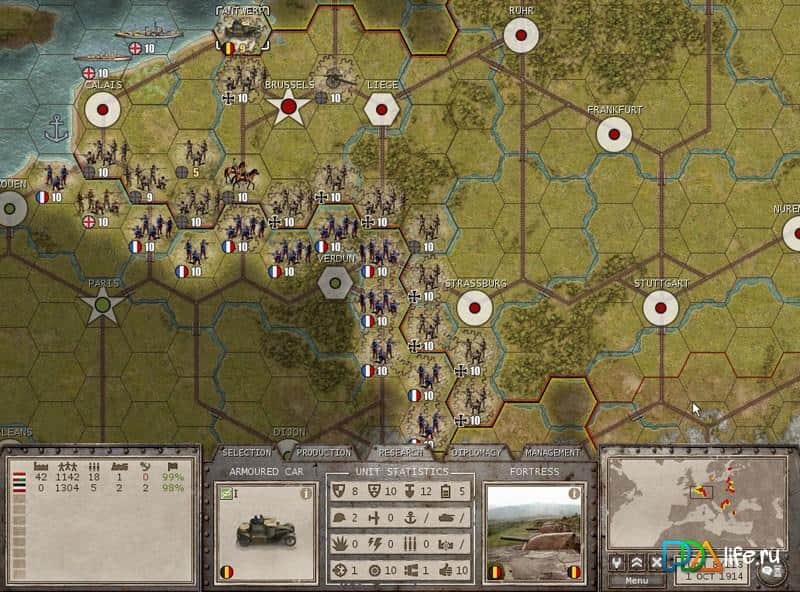
Task: Switch to the Selection tab
Action: click(246, 453)
